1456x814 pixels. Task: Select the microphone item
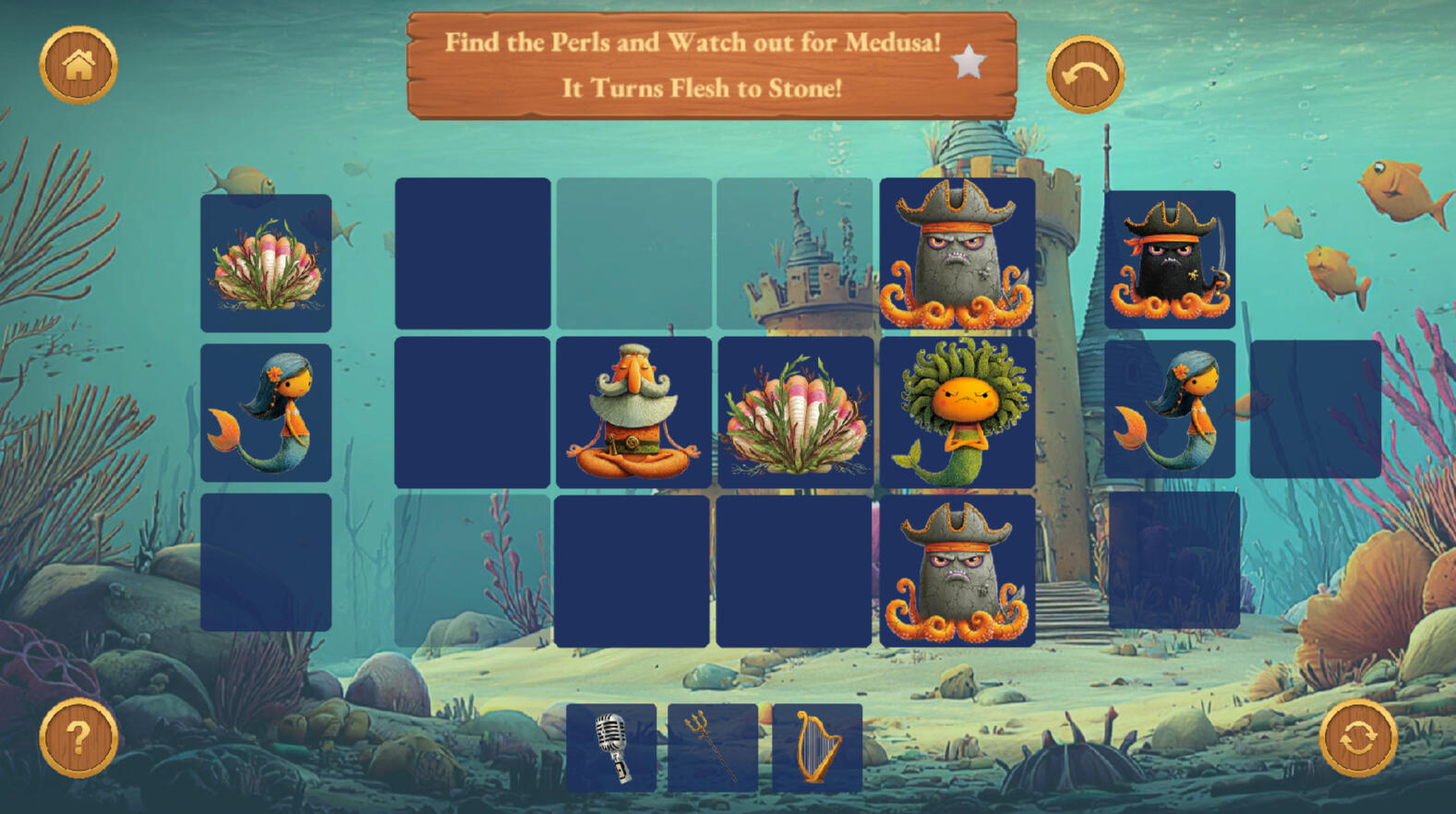coord(611,748)
